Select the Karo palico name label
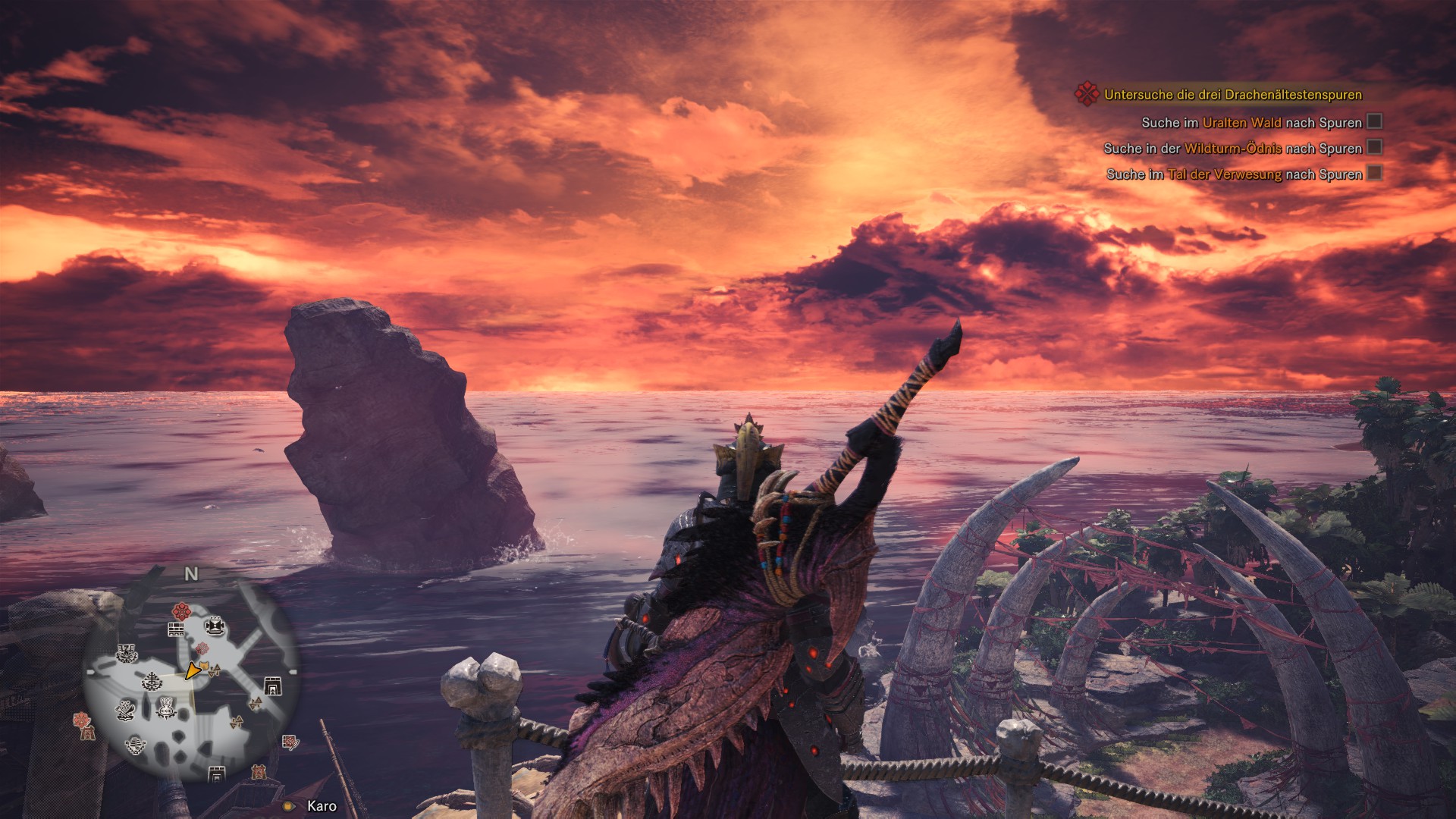 click(322, 806)
